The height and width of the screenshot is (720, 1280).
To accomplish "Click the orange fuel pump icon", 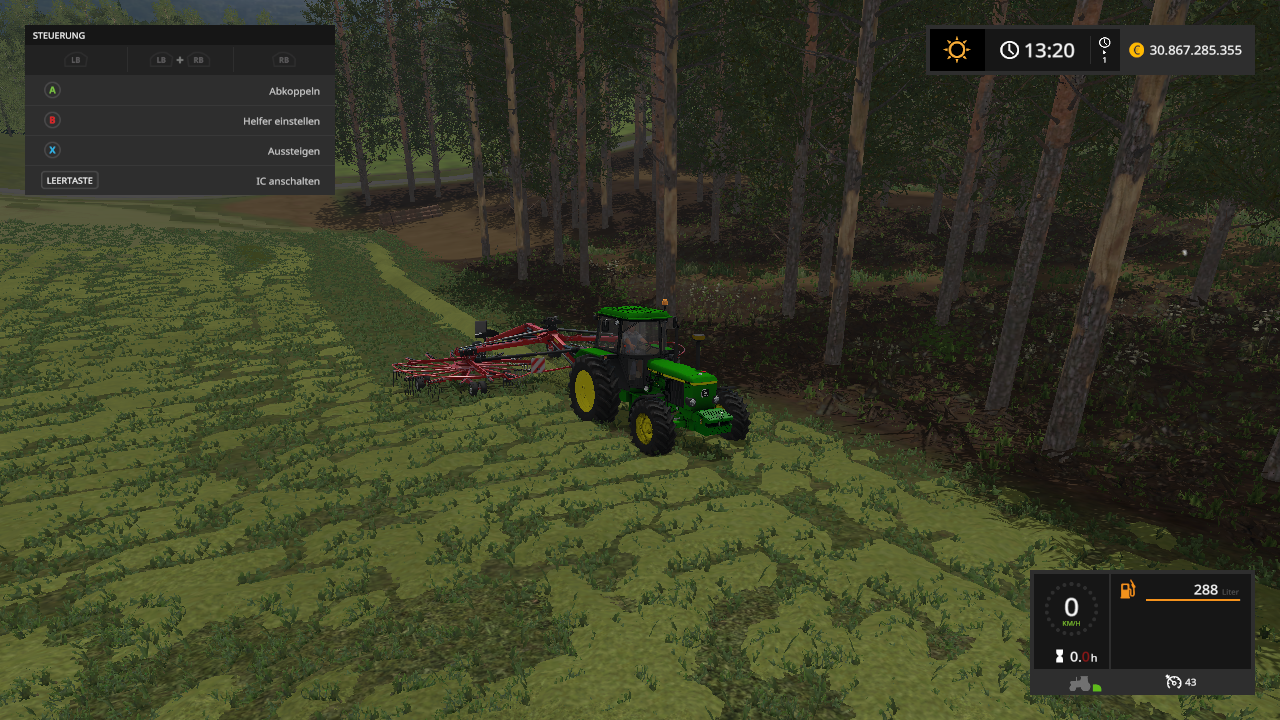I will coord(1128,590).
